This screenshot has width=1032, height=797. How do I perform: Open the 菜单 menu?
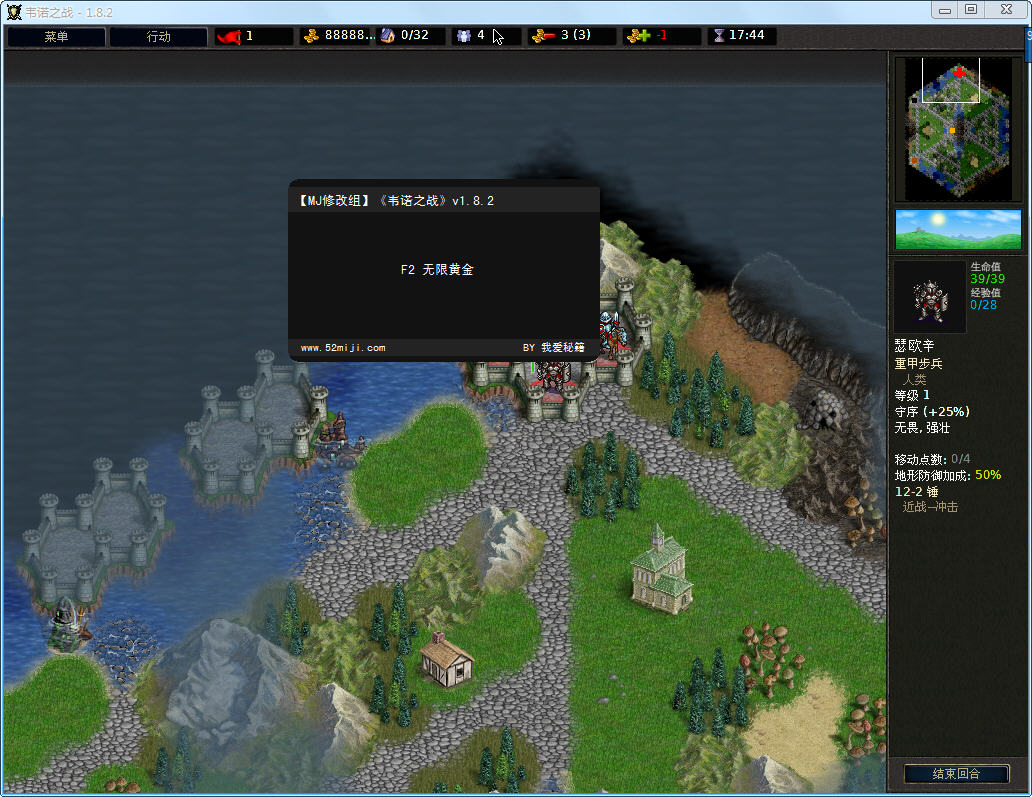(x=56, y=37)
